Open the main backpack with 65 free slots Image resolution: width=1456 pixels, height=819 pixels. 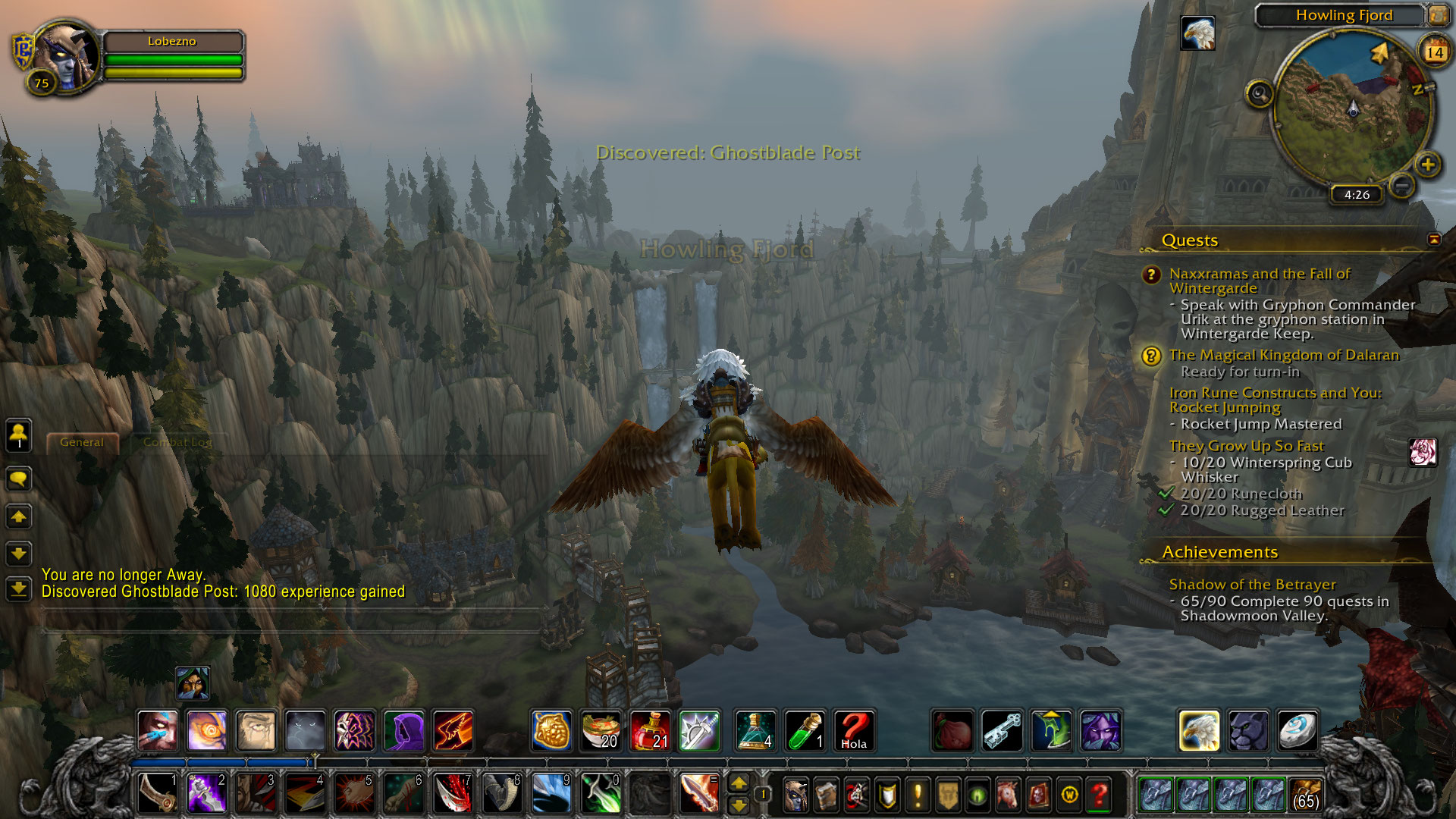(1305, 794)
